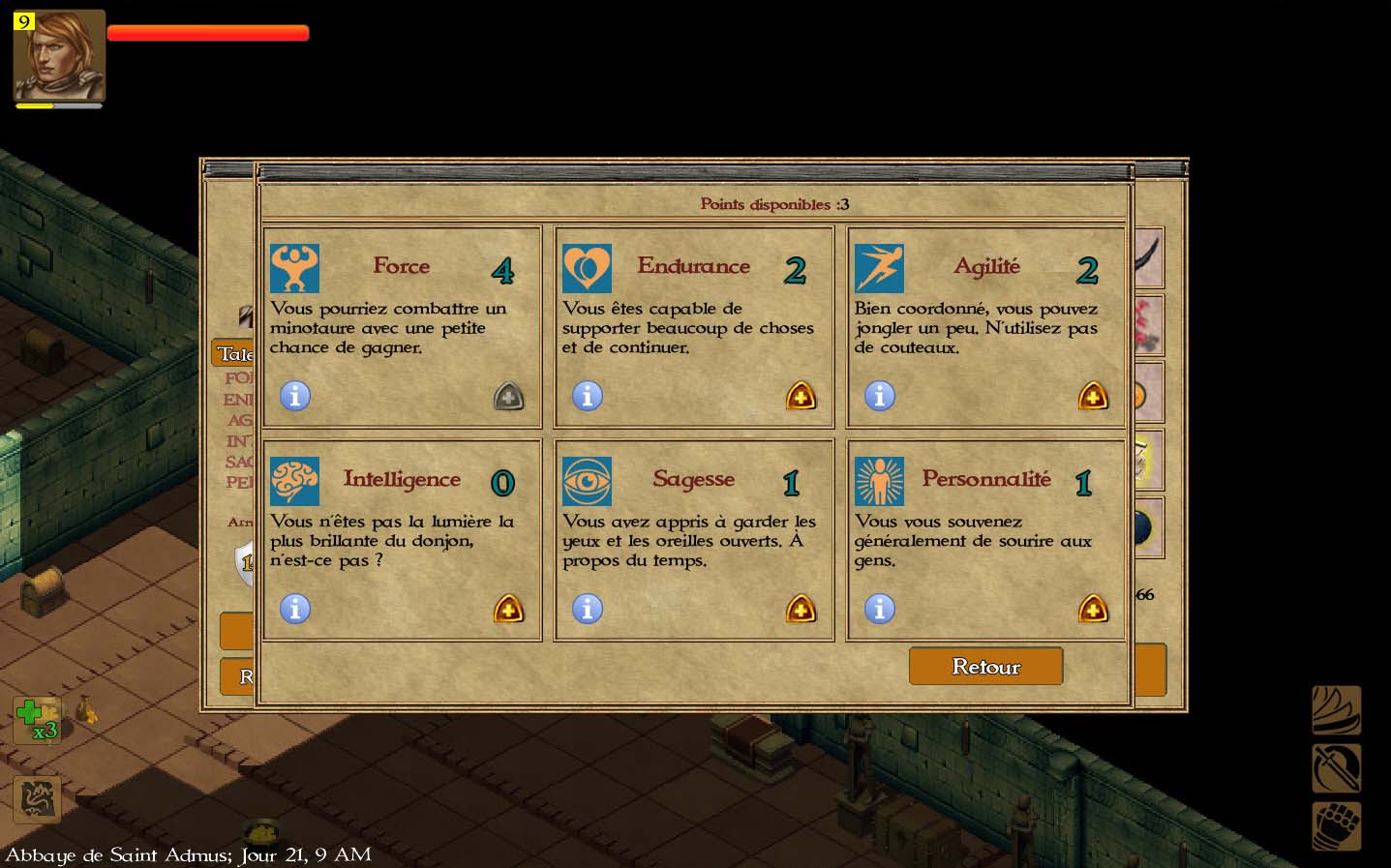Add a point to Endurance
1391x868 pixels.
click(801, 396)
